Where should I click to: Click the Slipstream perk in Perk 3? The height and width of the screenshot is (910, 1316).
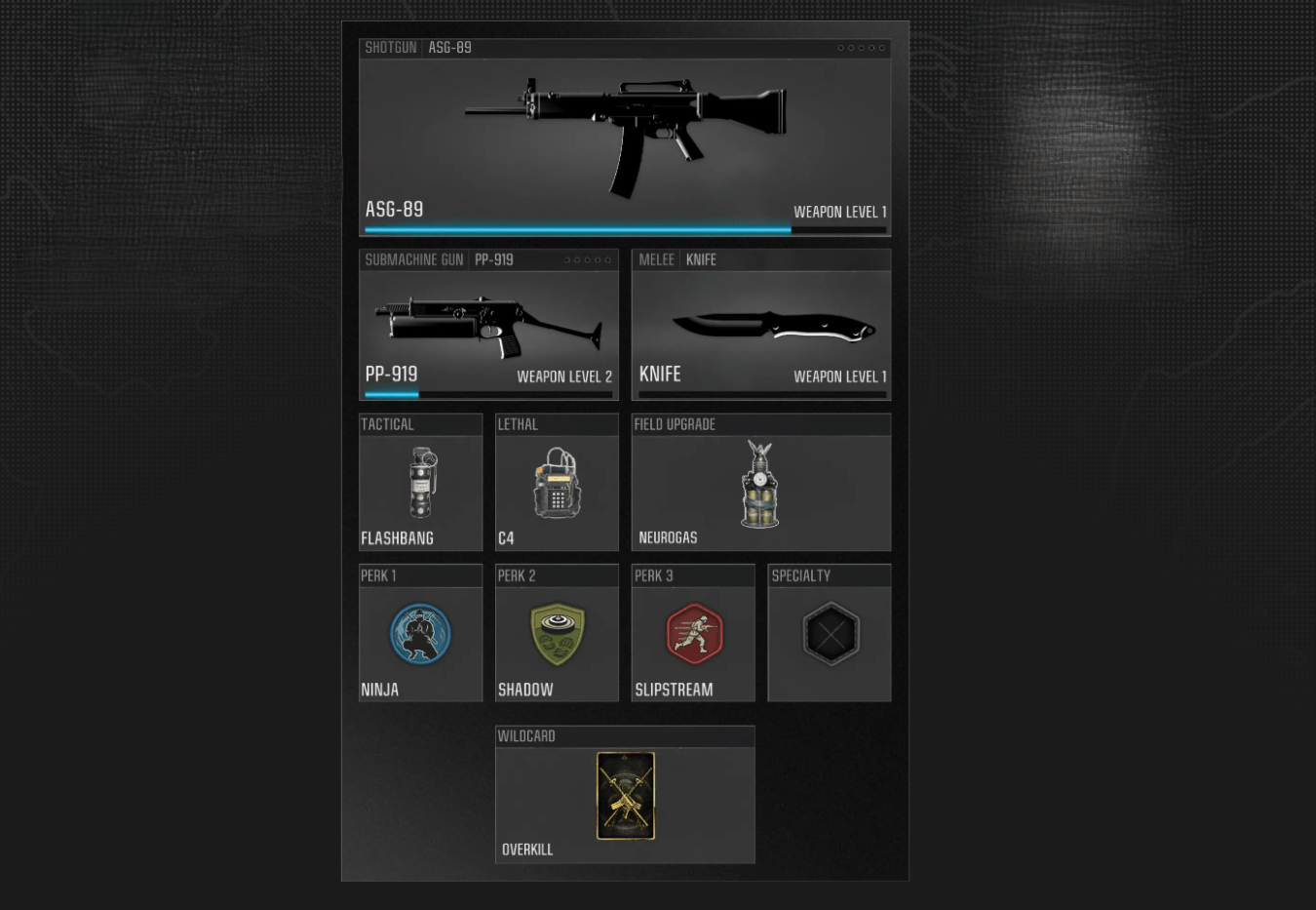(x=693, y=634)
